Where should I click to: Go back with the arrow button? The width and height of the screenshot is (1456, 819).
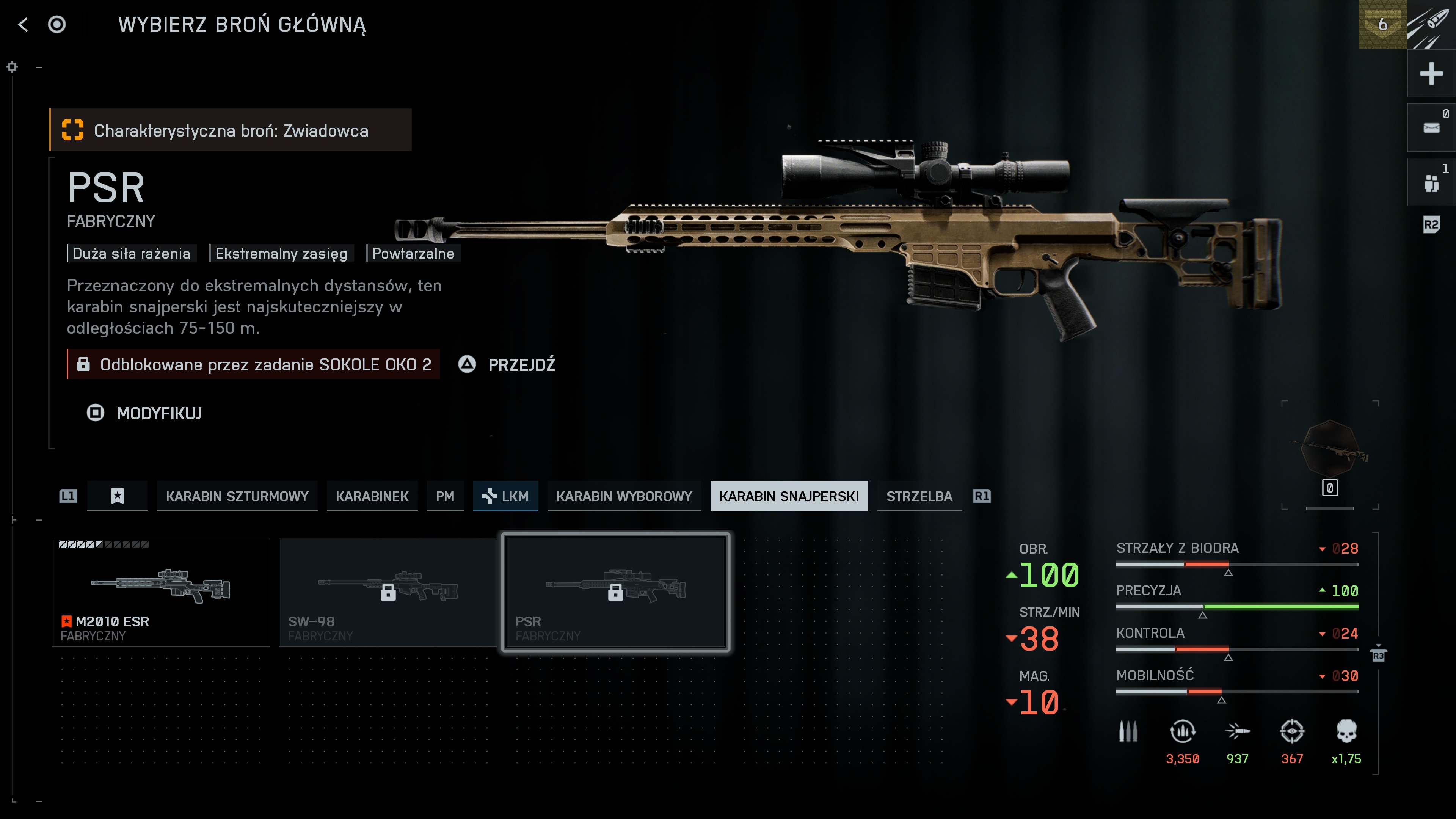(23, 25)
